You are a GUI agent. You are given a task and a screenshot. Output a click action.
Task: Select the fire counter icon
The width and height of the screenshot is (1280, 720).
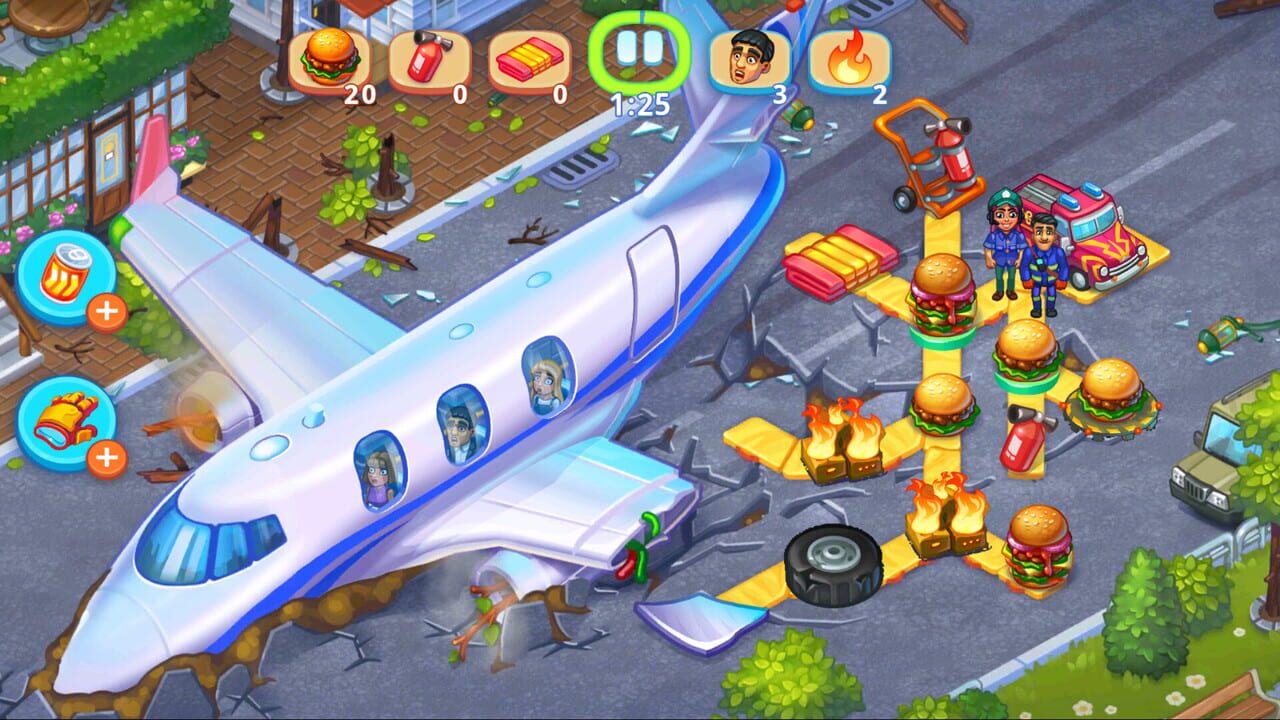point(851,60)
